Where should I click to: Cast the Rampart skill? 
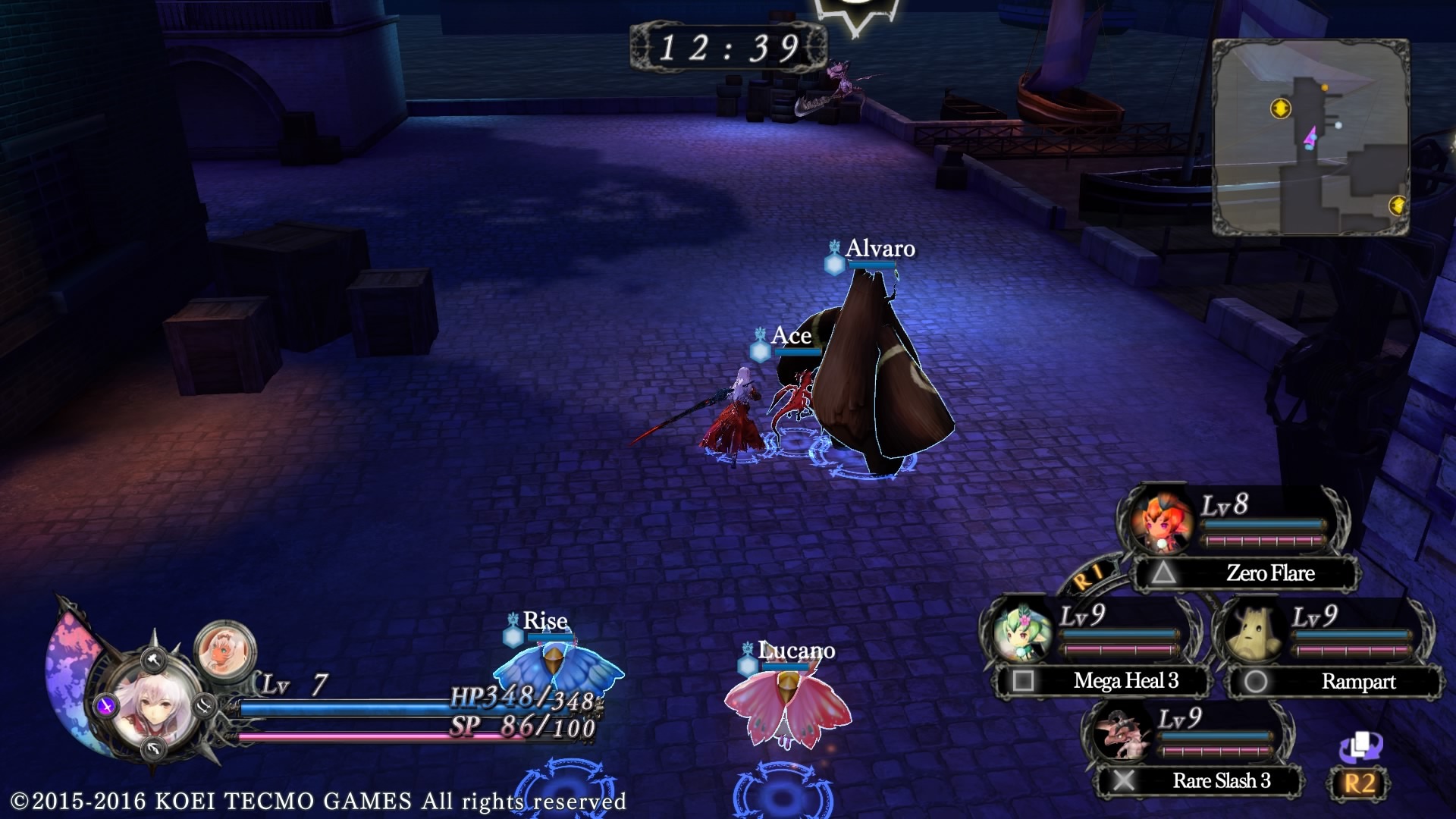point(1335,682)
